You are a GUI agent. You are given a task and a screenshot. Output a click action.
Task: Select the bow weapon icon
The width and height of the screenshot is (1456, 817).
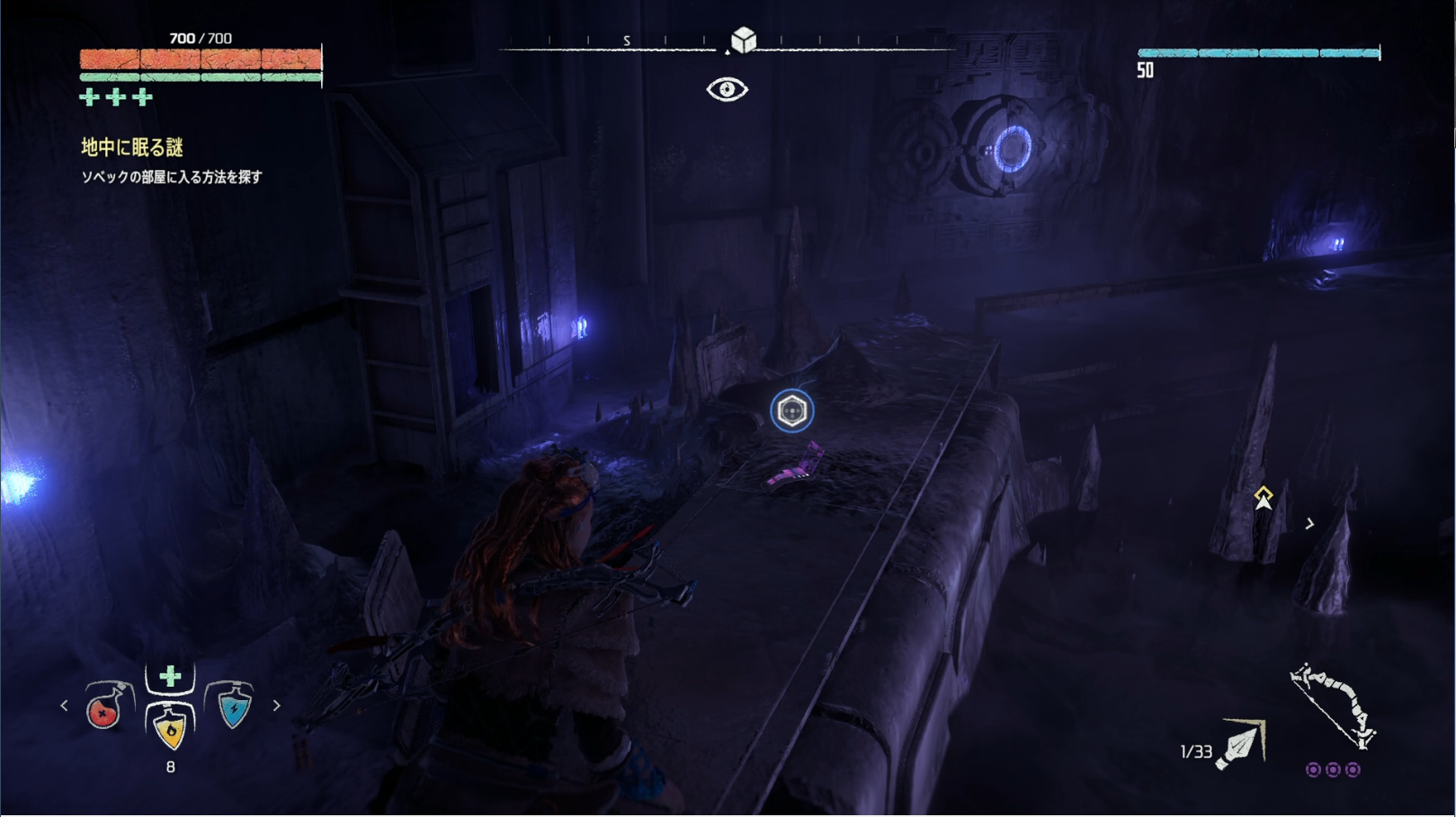pos(1332,706)
